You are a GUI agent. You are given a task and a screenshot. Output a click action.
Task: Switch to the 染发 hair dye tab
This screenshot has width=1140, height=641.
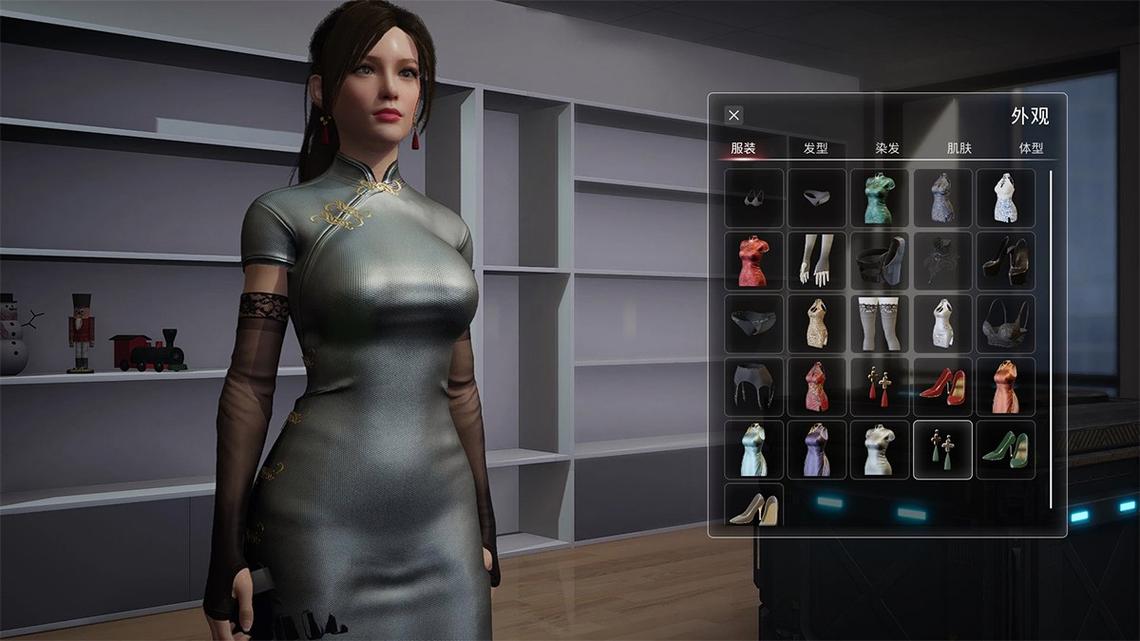(x=887, y=148)
